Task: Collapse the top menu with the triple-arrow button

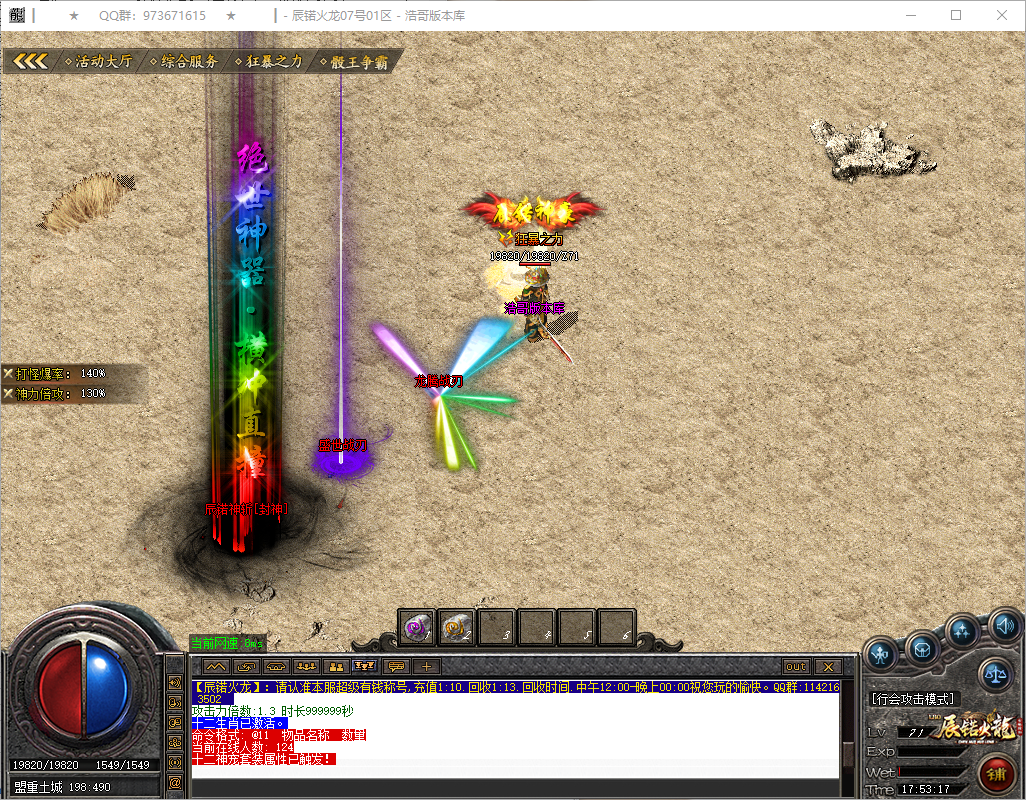Action: tap(30, 61)
